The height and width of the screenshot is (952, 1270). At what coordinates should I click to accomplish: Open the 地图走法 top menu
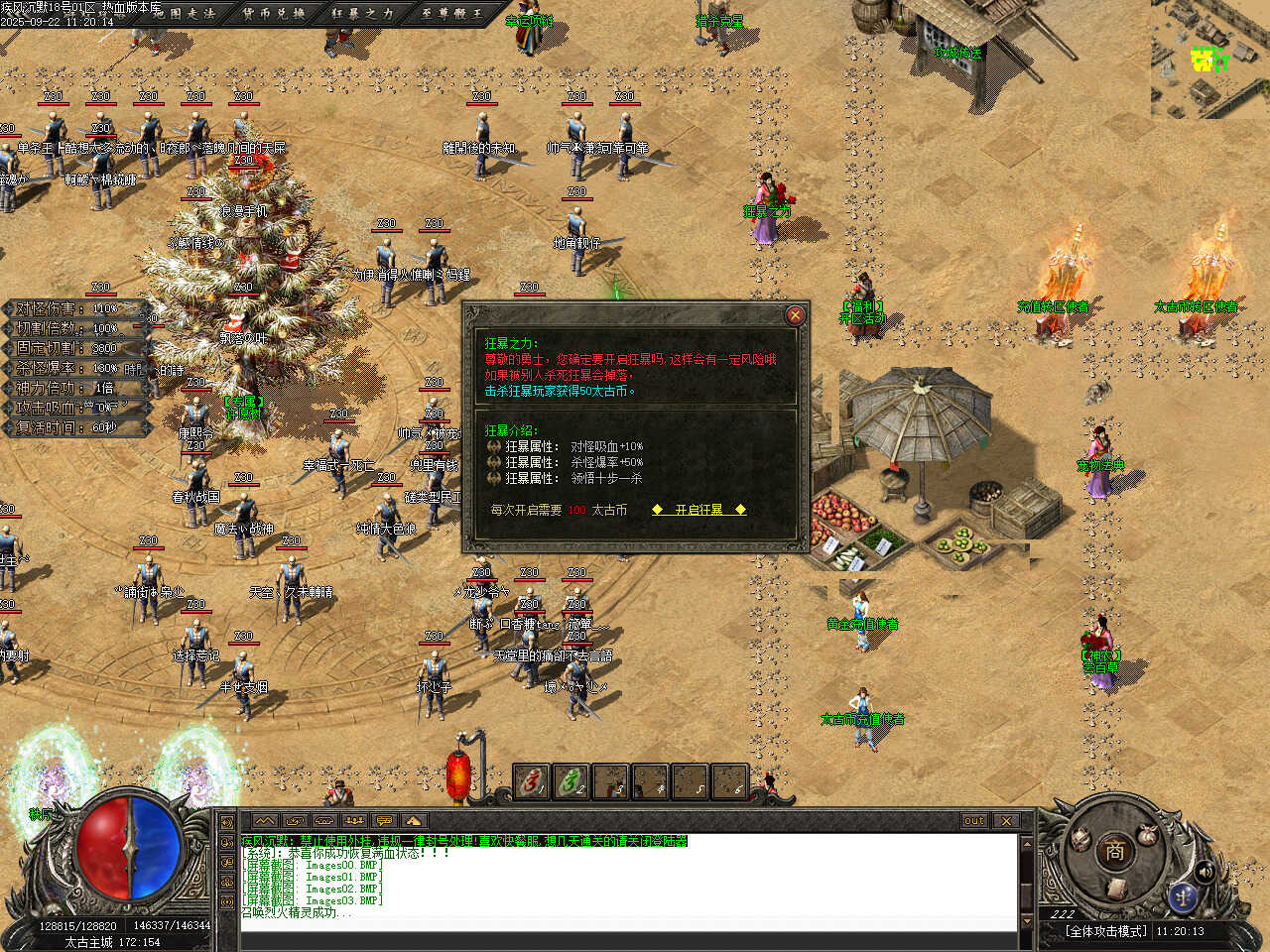[185, 14]
